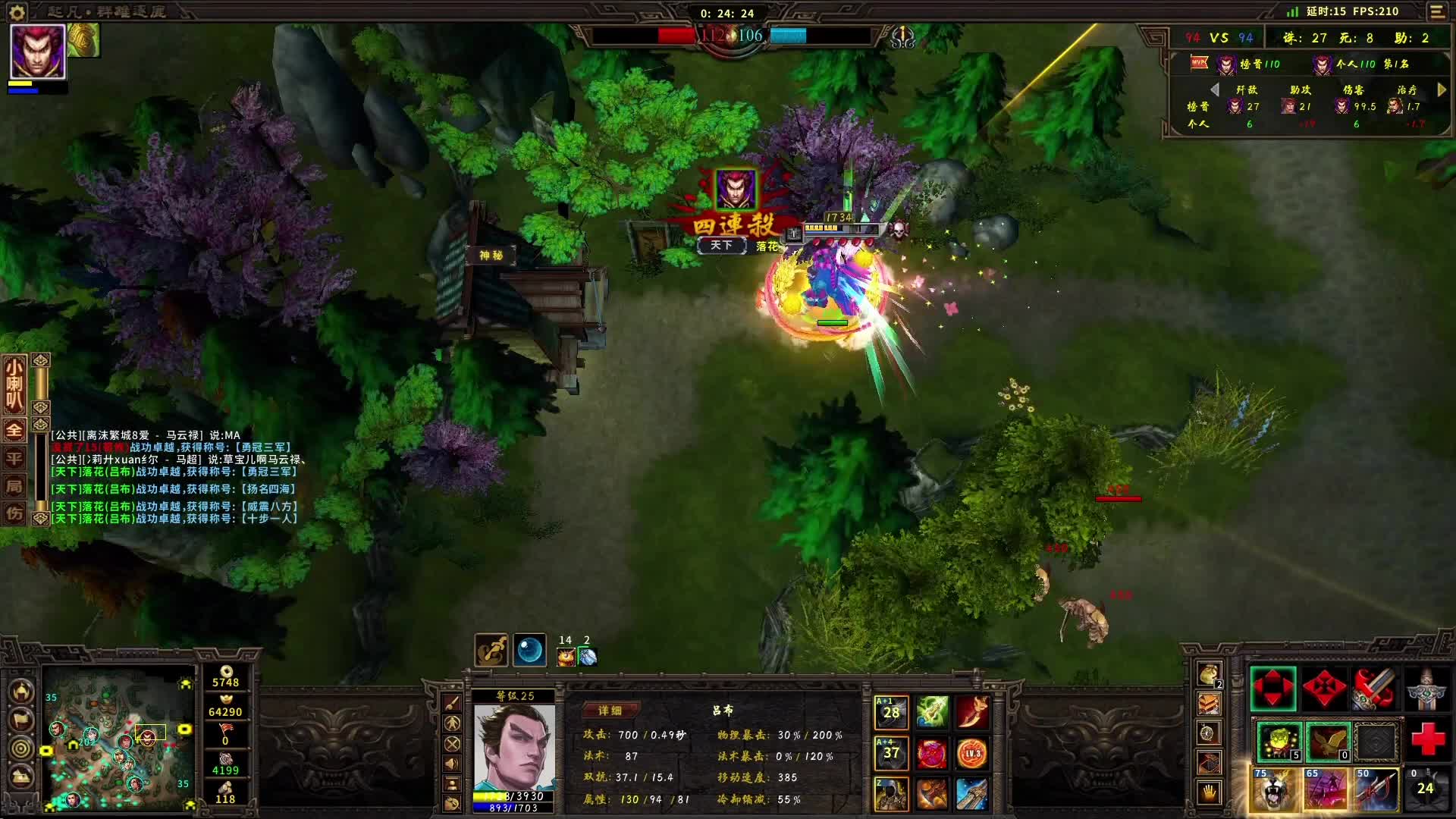The image size is (1456, 819).
Task: Use the crossed halberd ability costing 50
Action: click(1376, 789)
